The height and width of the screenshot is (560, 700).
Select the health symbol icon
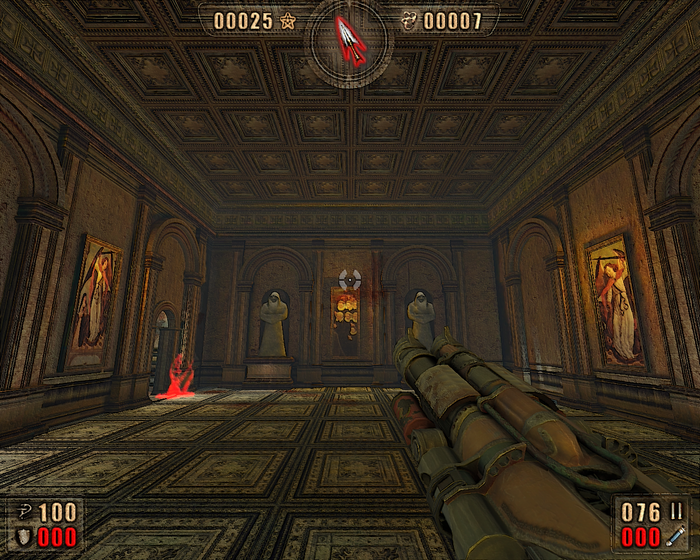[x=23, y=513]
